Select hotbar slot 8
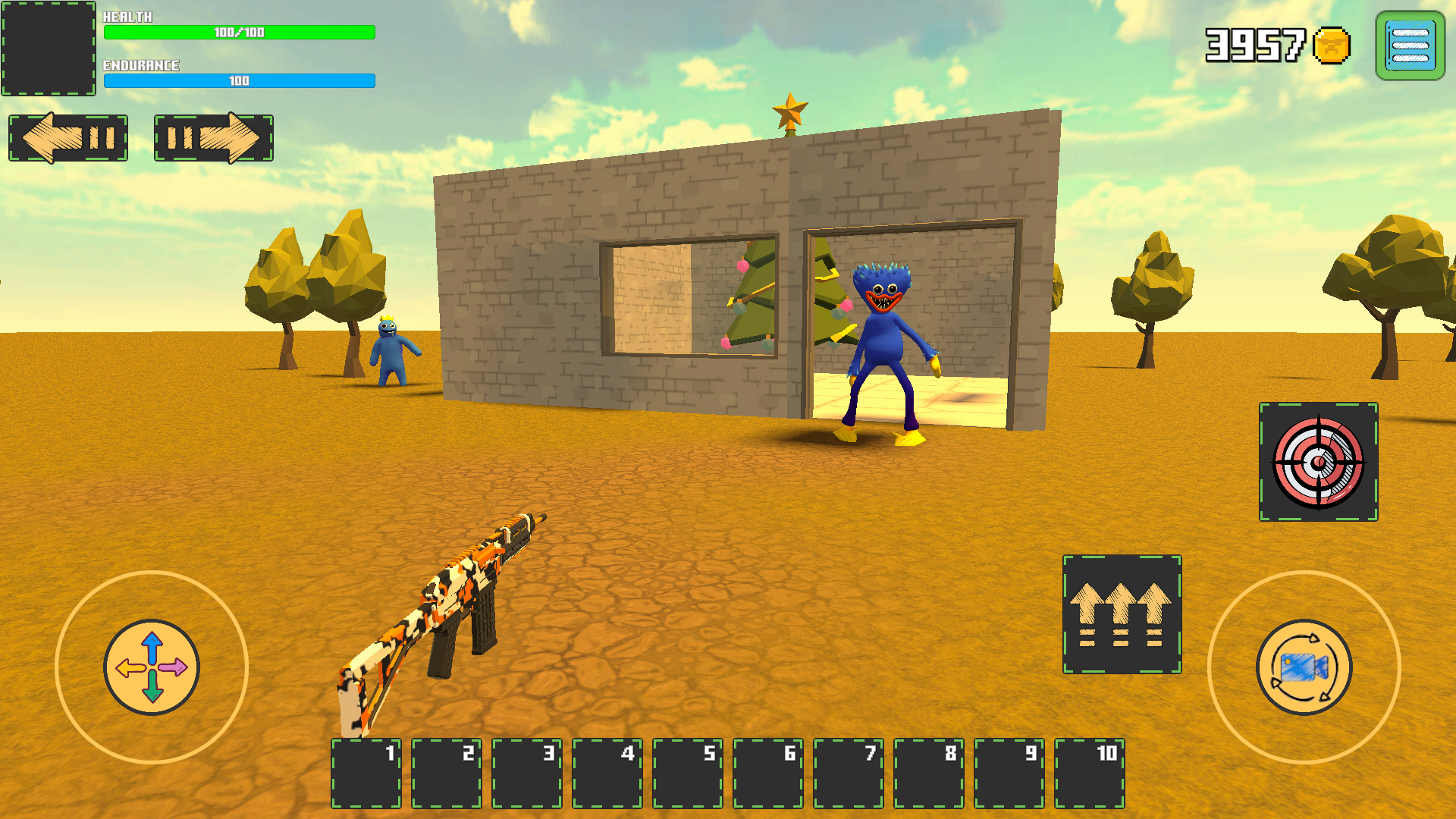Screen dimensions: 1456x819 tap(929, 775)
